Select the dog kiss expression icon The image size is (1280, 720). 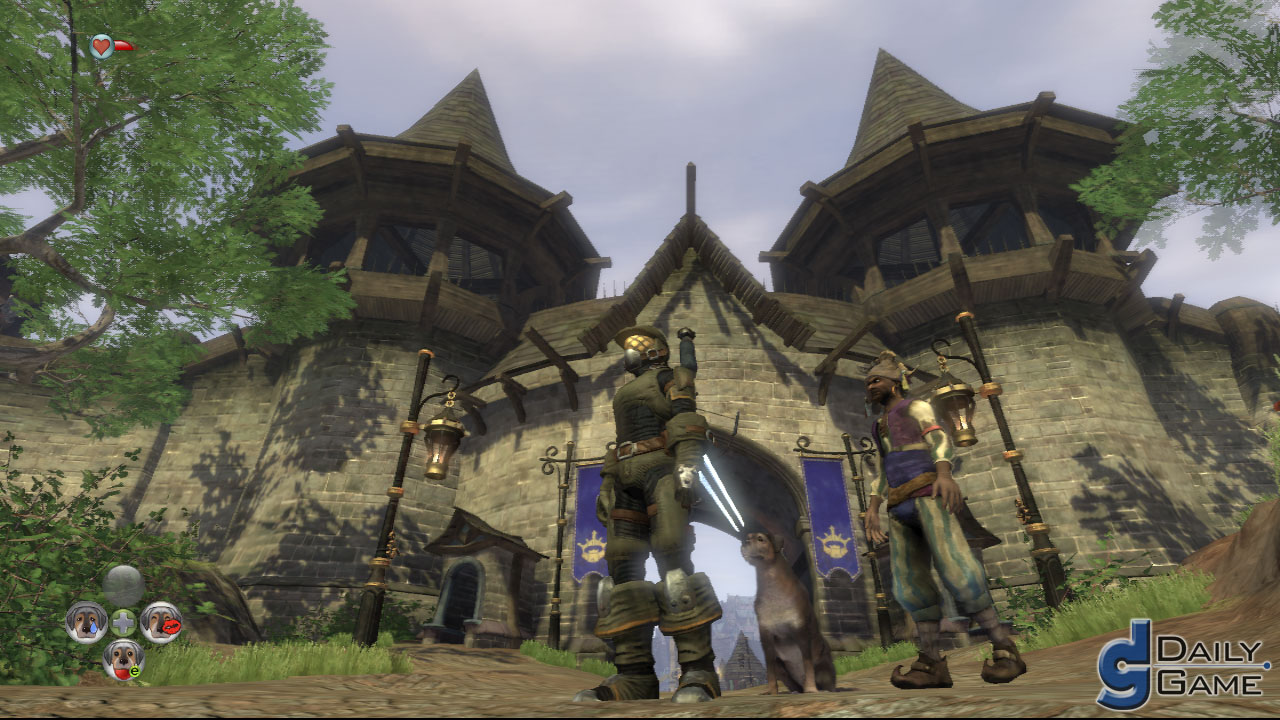click(x=162, y=622)
